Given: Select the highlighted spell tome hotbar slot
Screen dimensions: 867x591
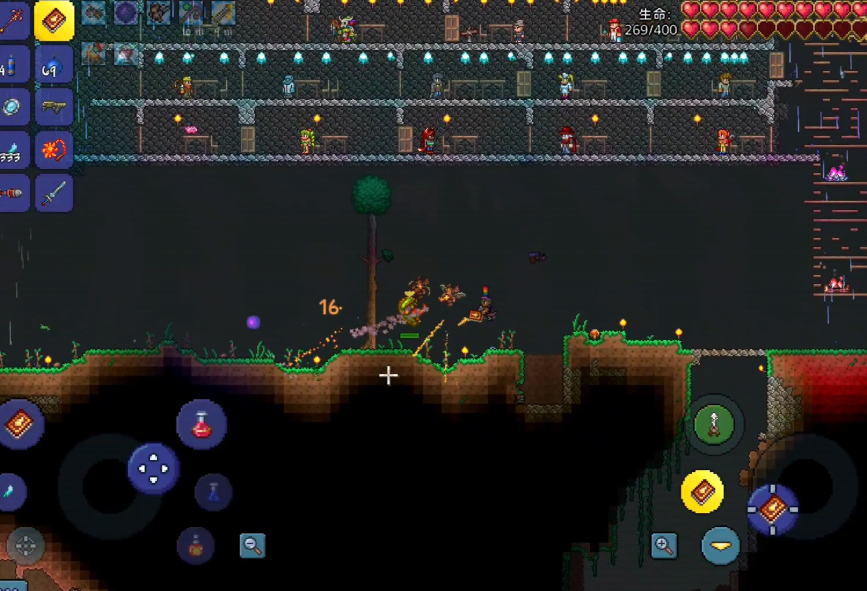Looking at the screenshot, I should click(54, 20).
